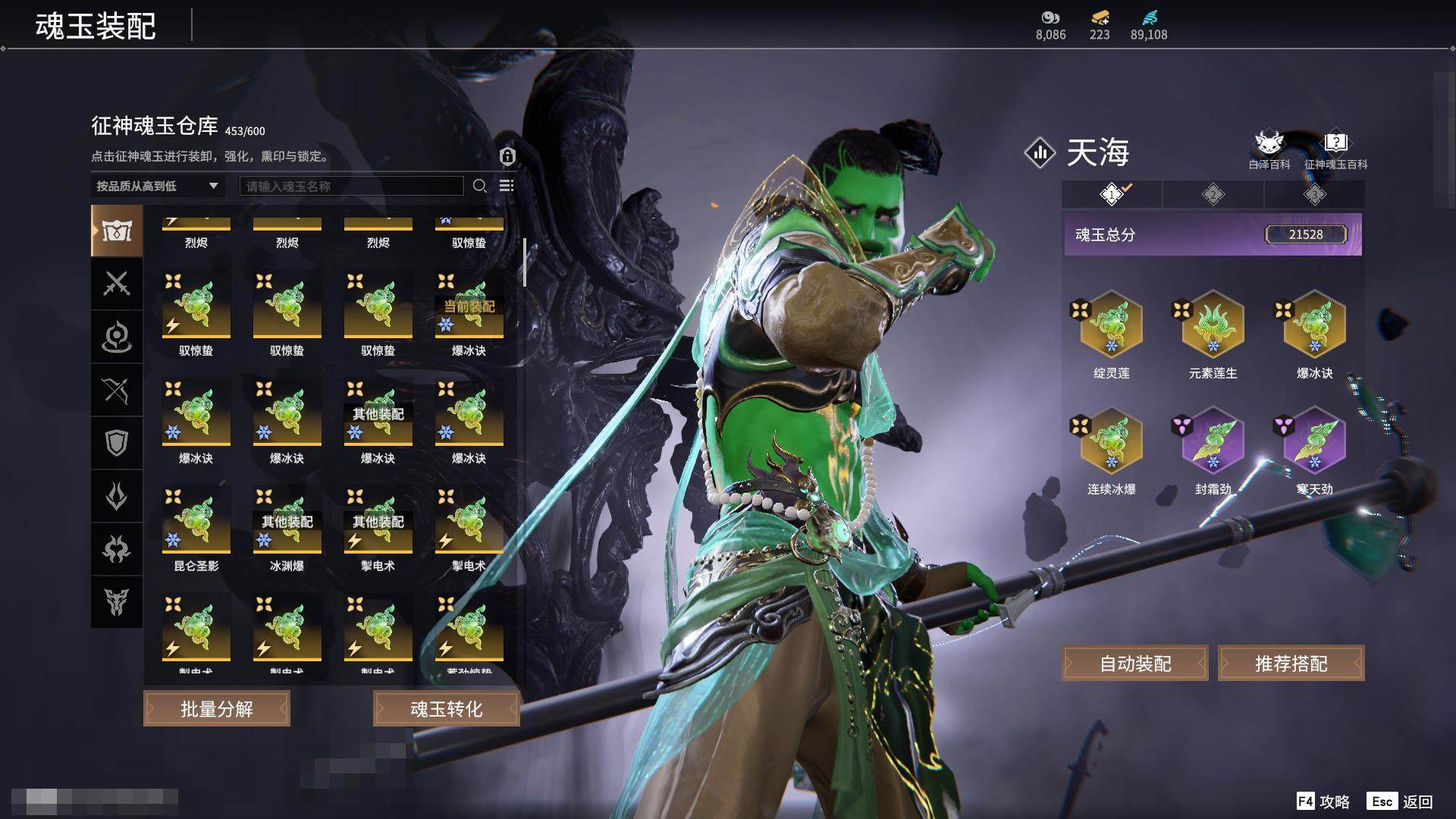1456x819 pixels.
Task: Open 征神魂玉百科 guide
Action: pos(1335,149)
